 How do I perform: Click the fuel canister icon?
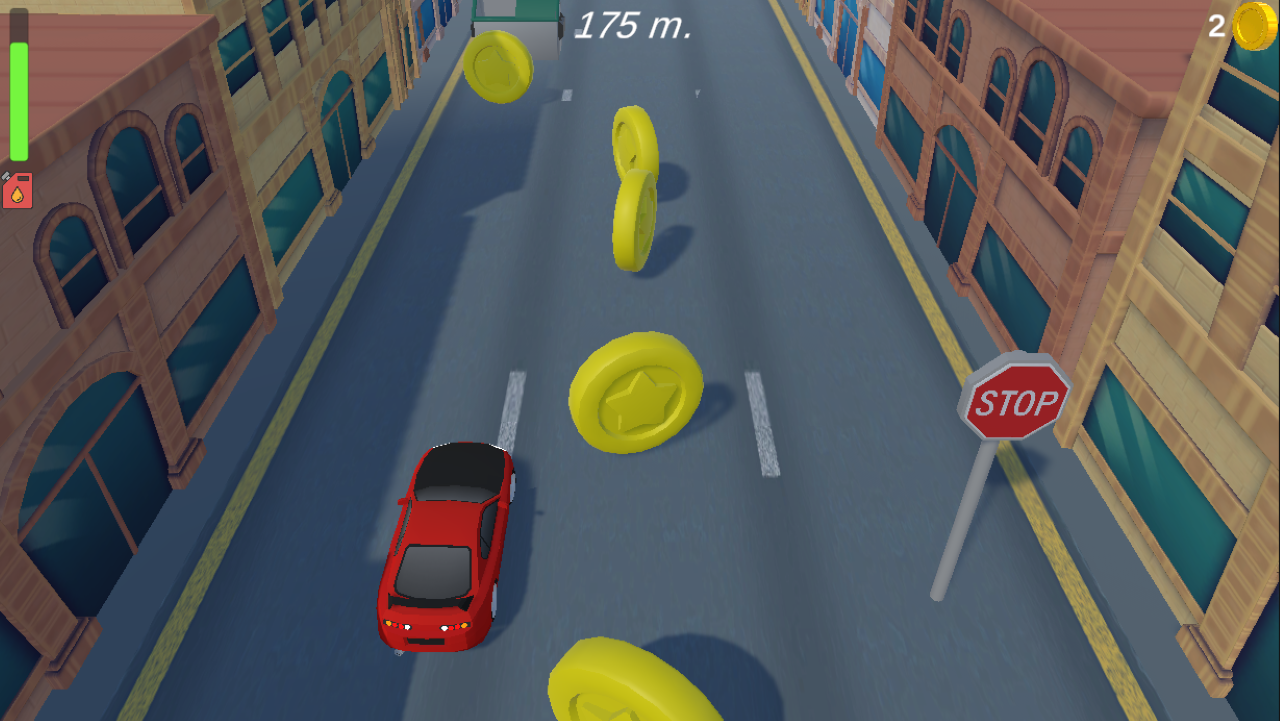[x=18, y=187]
